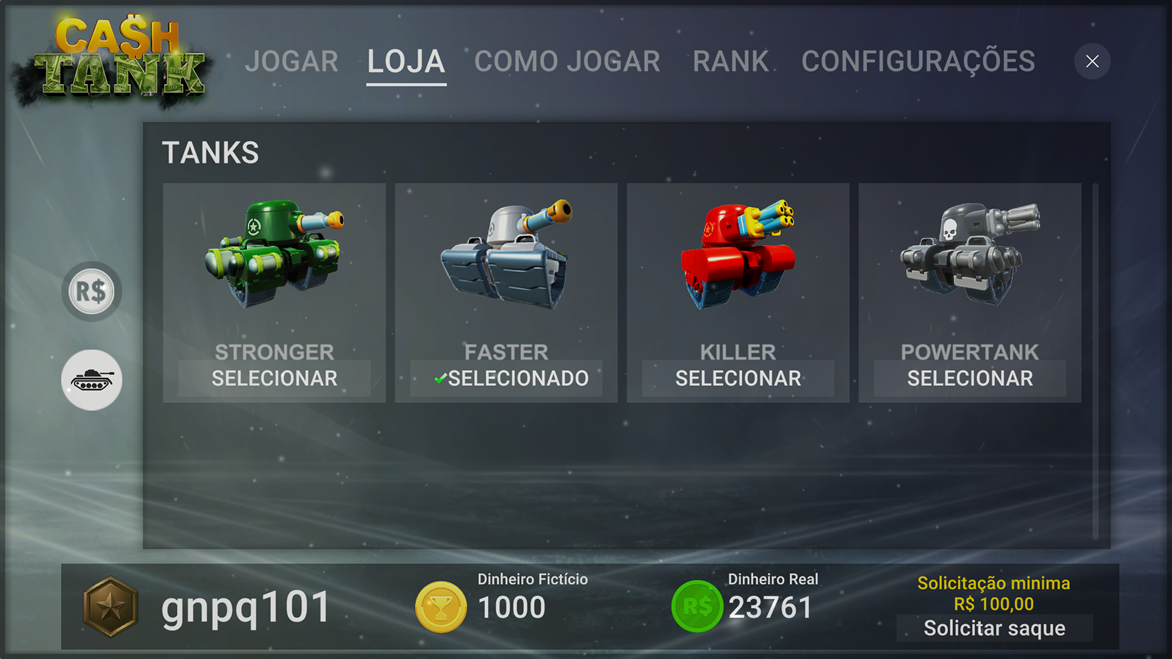Go to CONFIGURAÇÕES settings

point(917,62)
